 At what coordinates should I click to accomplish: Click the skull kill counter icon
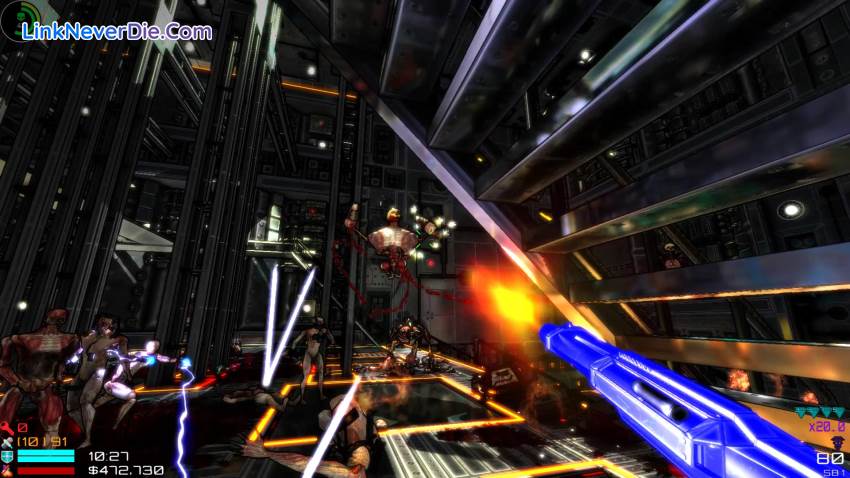(838, 440)
